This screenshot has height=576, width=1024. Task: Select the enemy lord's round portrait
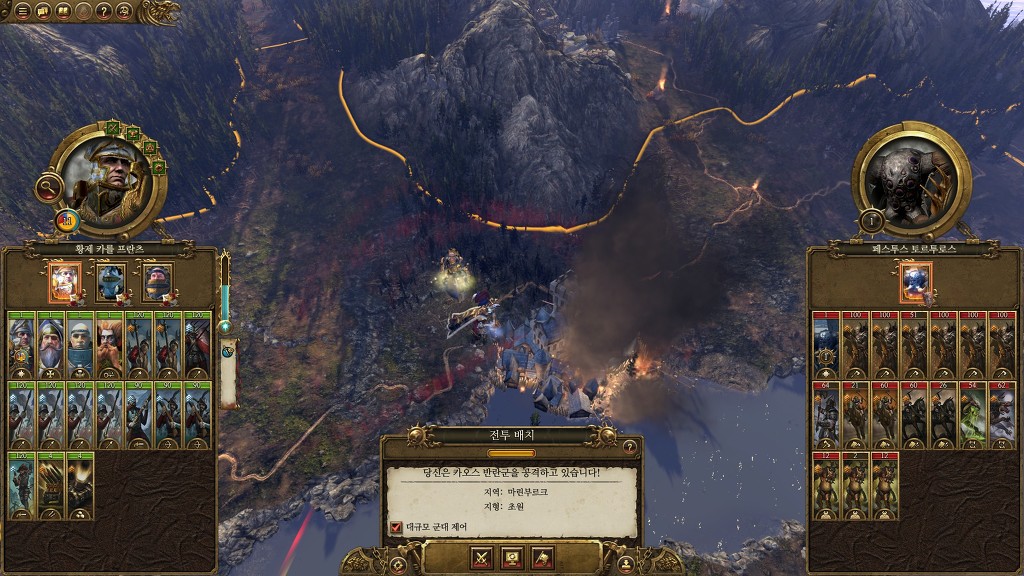(x=912, y=180)
